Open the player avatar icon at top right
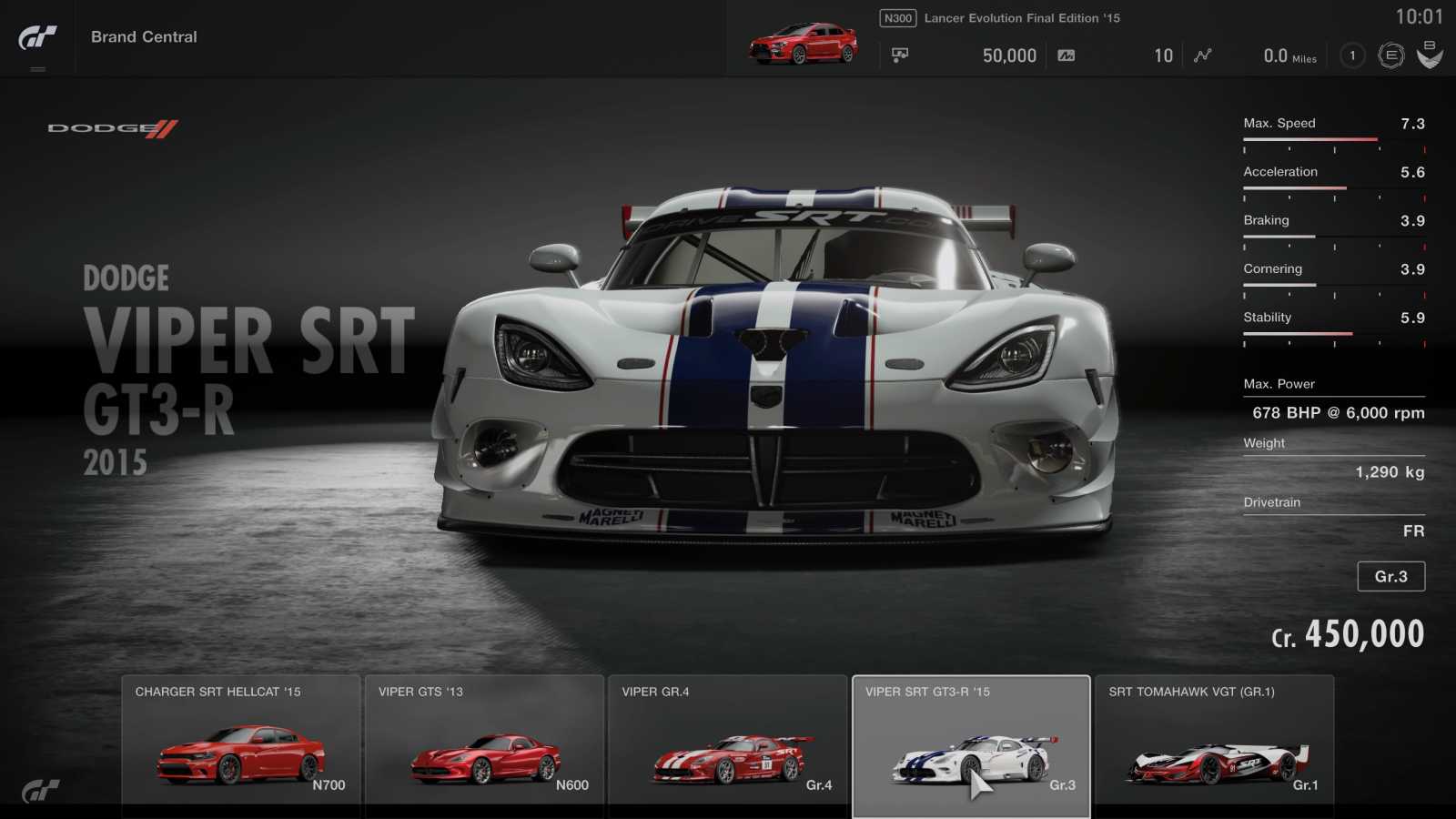Screen dimensions: 1456x819 (1431, 55)
